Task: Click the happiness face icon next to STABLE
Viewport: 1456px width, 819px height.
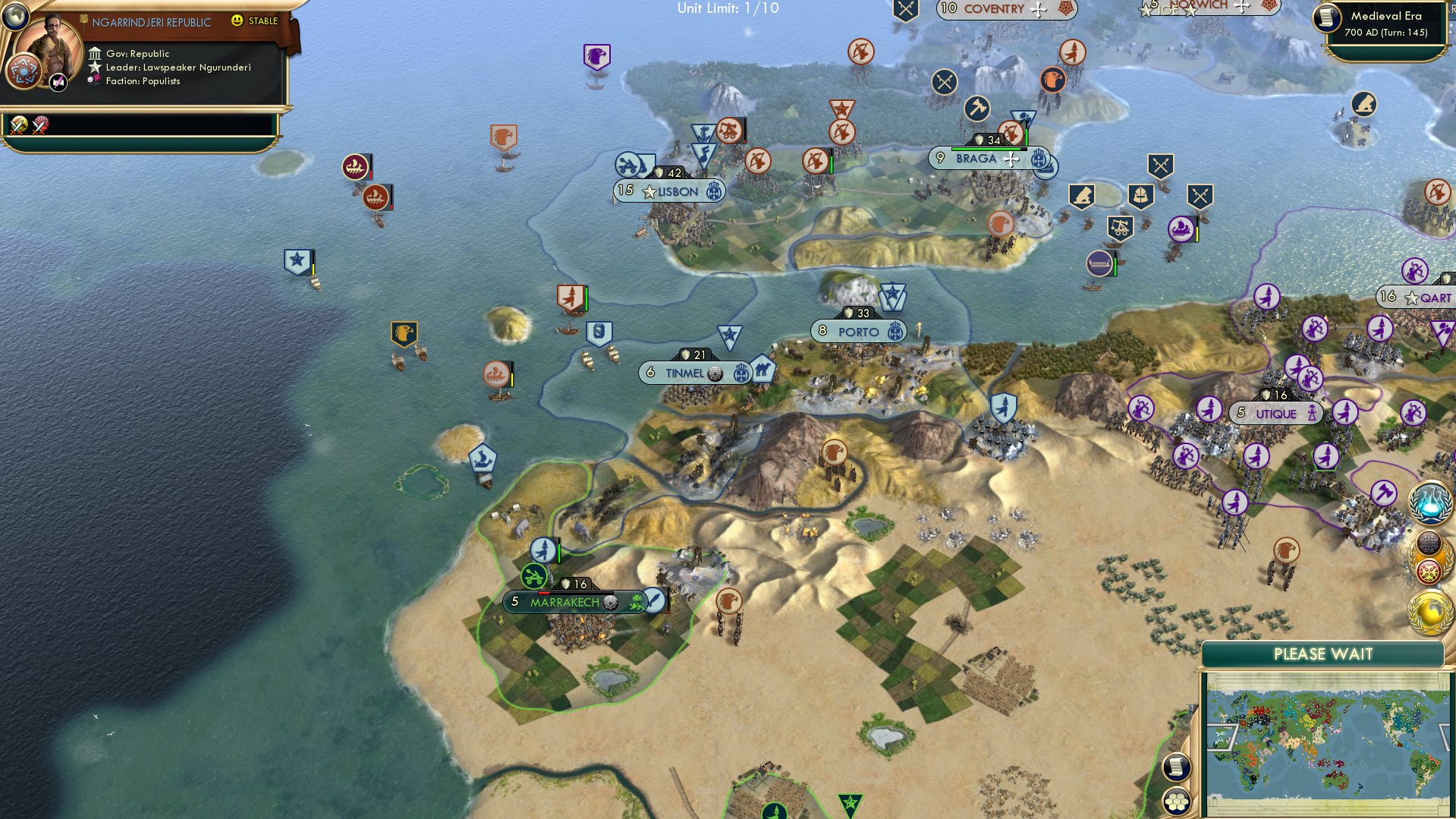Action: coord(237,22)
